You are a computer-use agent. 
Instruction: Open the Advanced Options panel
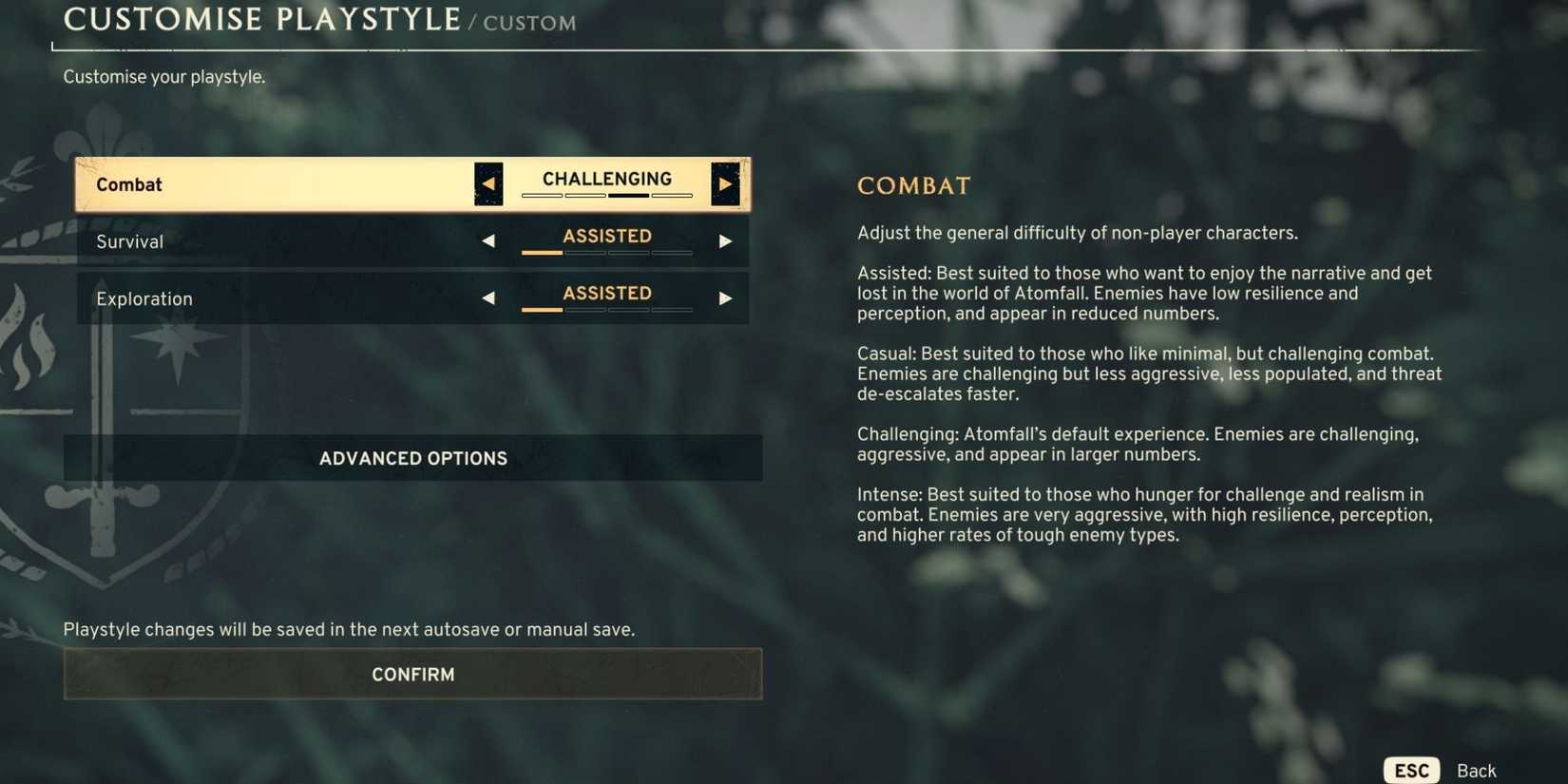[x=412, y=457]
